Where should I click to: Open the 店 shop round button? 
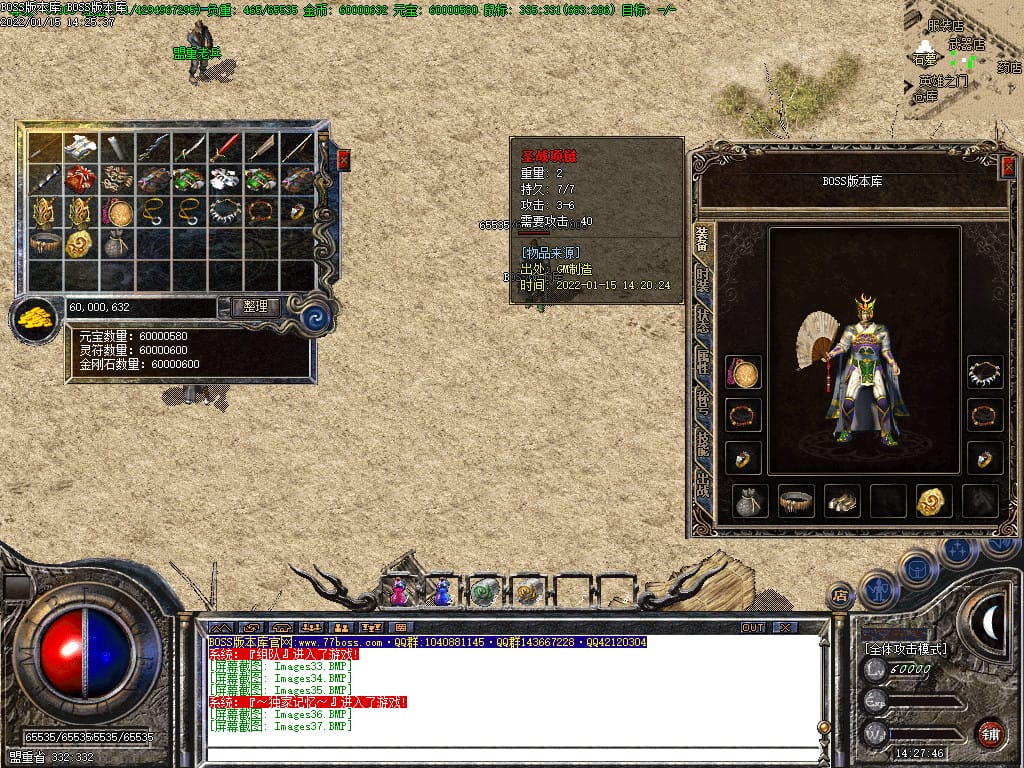841,596
